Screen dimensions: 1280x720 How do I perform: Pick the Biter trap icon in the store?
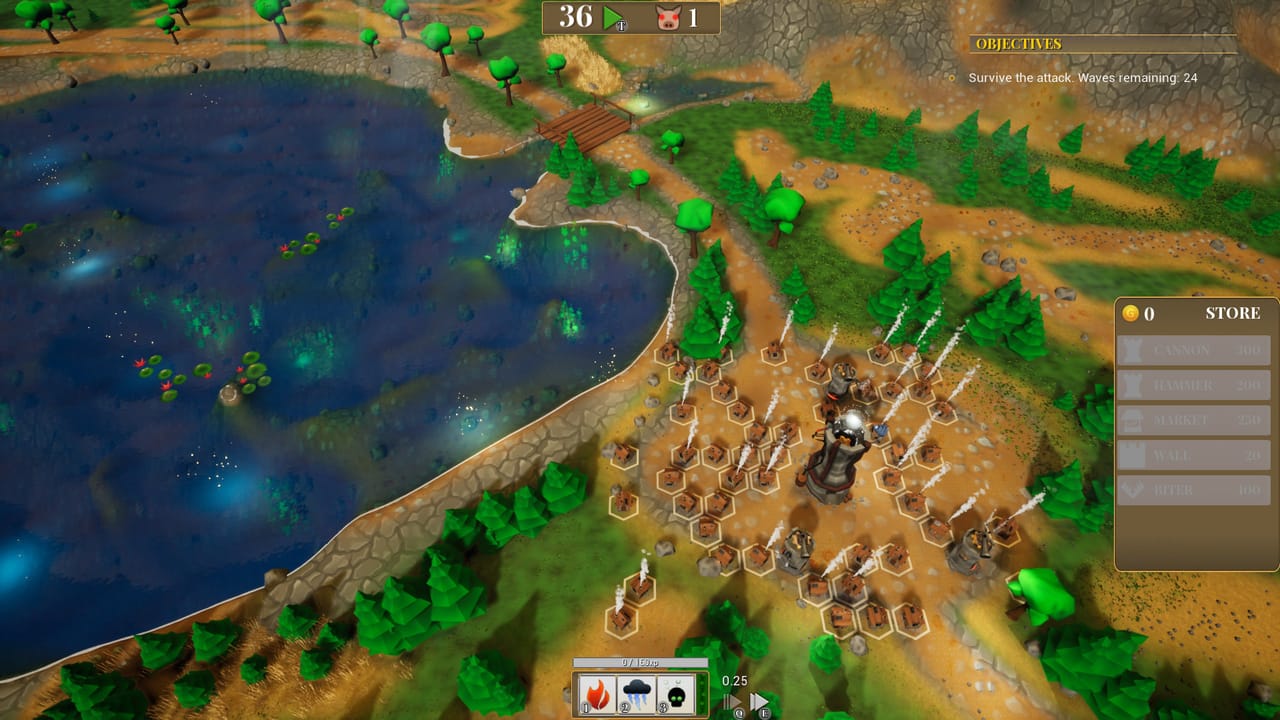tap(1133, 490)
